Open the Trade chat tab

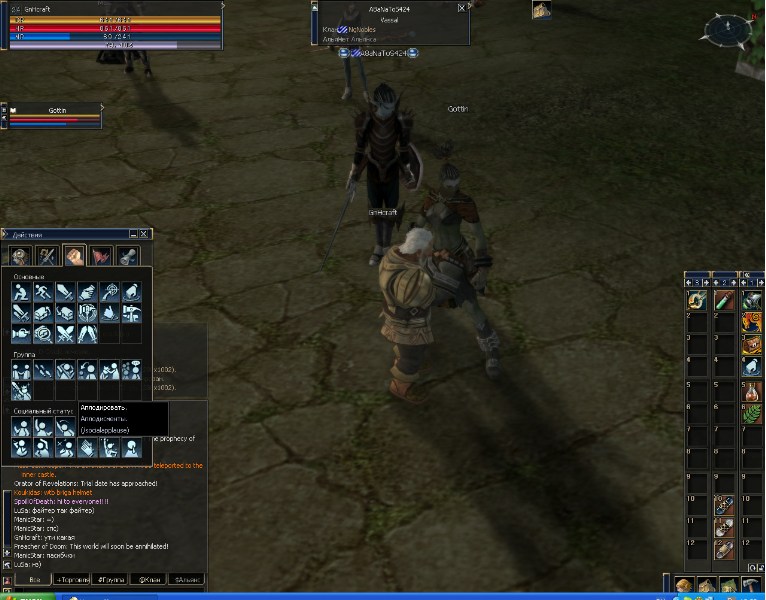(x=73, y=579)
